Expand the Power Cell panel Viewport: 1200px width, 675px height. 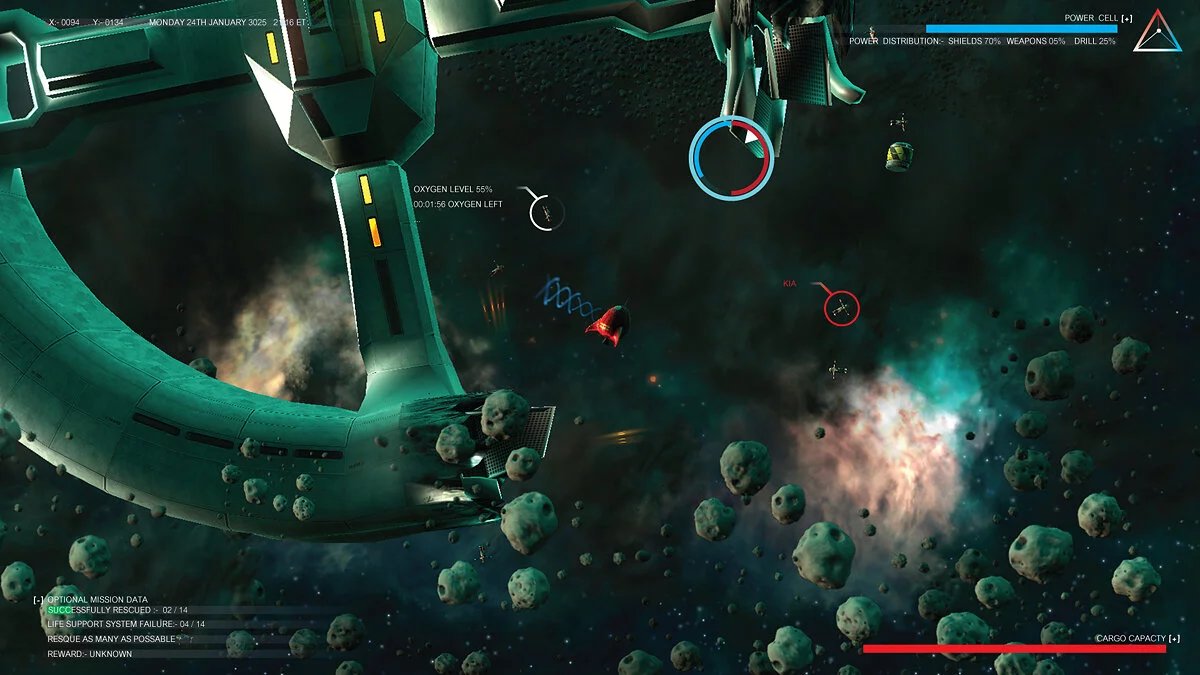pyautogui.click(x=1127, y=18)
